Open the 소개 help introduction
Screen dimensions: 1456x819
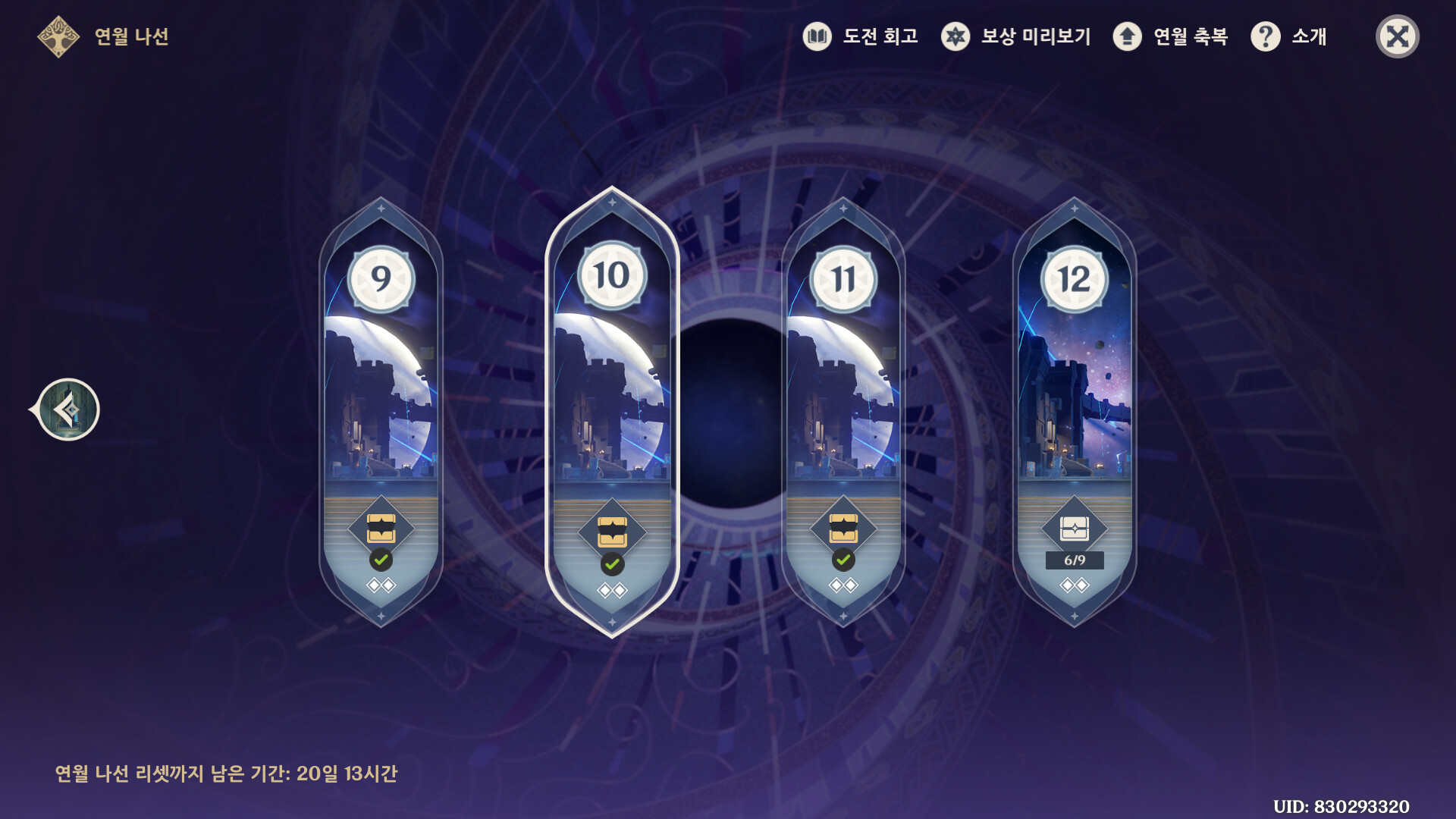pyautogui.click(x=1289, y=36)
